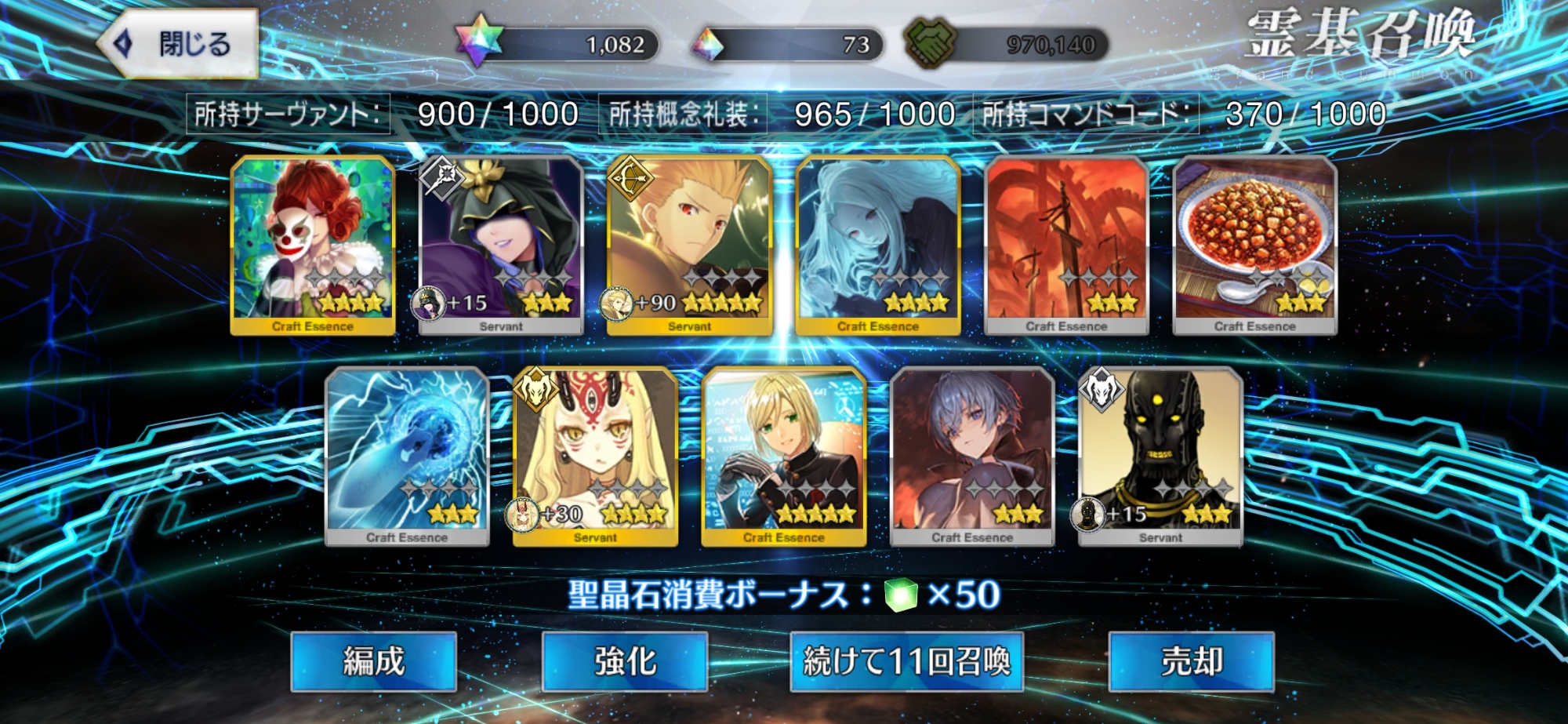The height and width of the screenshot is (724, 1568).
Task: Close the summon results with 閉じる
Action: coord(180,44)
